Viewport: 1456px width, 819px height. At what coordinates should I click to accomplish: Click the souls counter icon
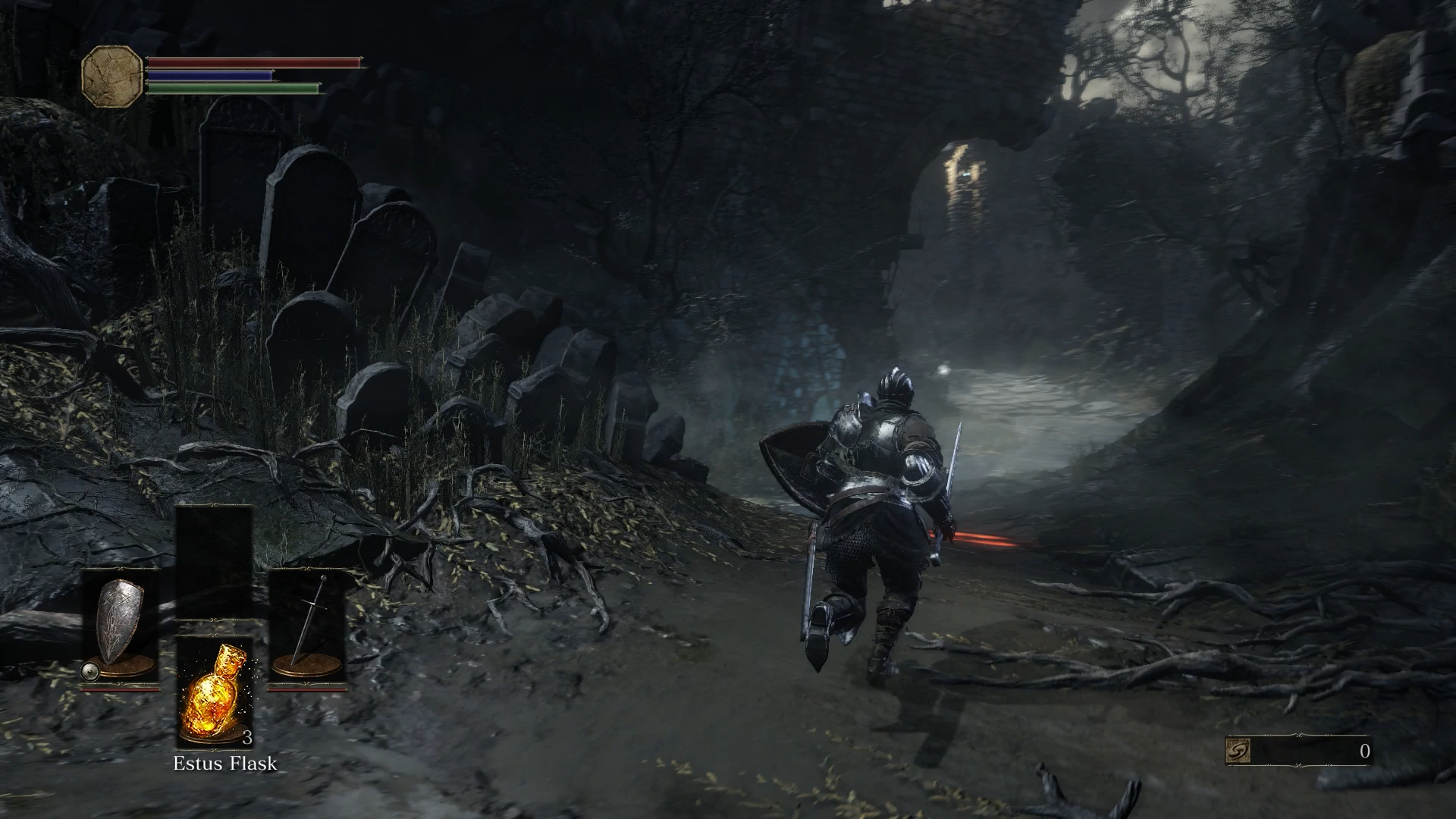point(1238,751)
